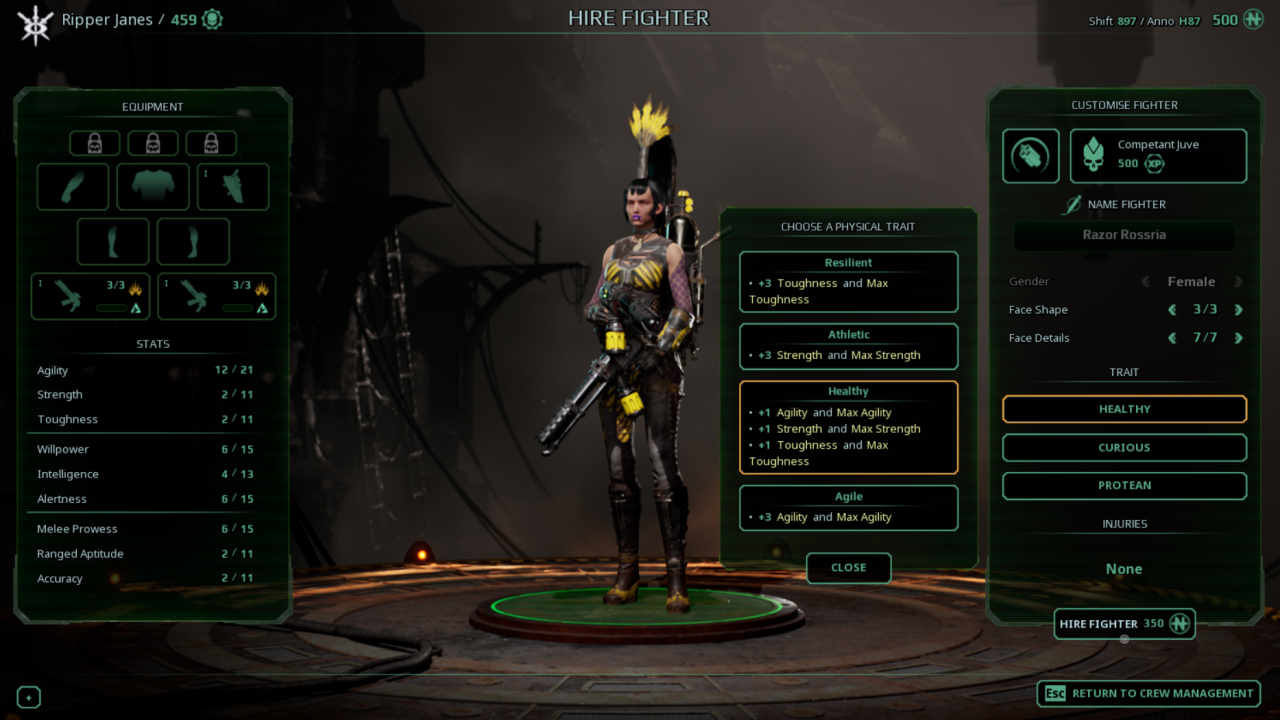
Task: Open the PROTEAN trait slot
Action: click(x=1124, y=486)
